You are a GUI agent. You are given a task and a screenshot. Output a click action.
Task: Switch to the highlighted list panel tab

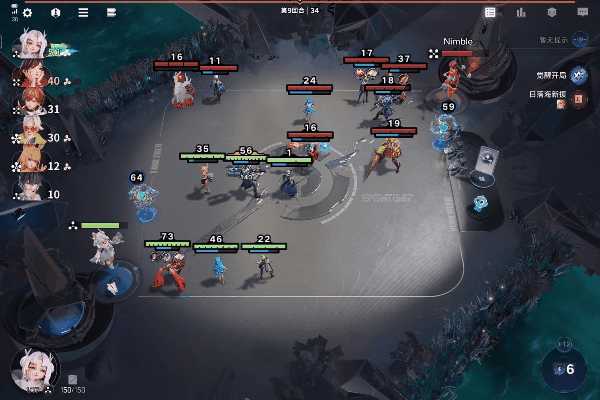490,13
